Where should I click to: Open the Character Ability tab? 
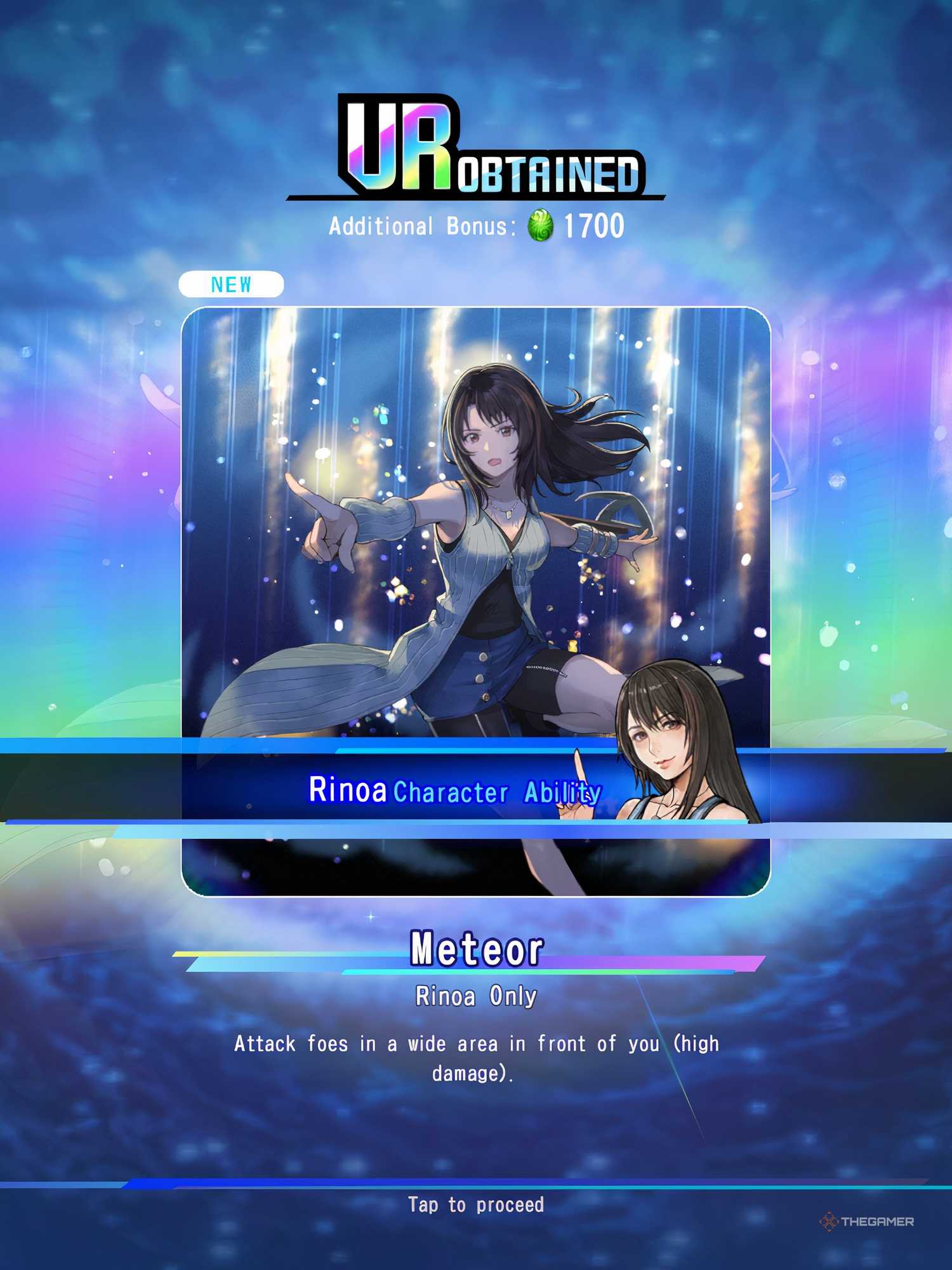click(498, 791)
